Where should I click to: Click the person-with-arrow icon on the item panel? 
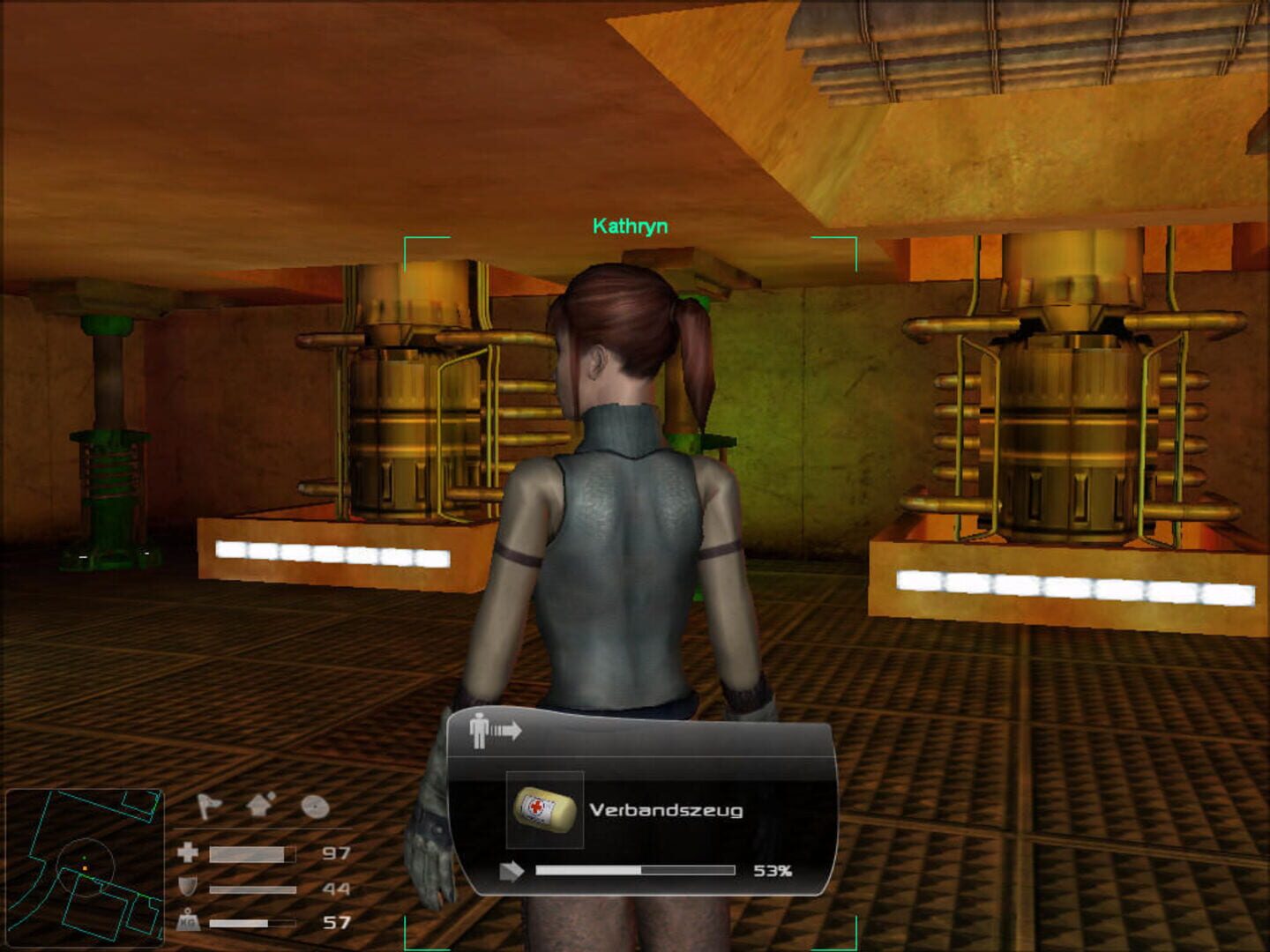tap(493, 730)
